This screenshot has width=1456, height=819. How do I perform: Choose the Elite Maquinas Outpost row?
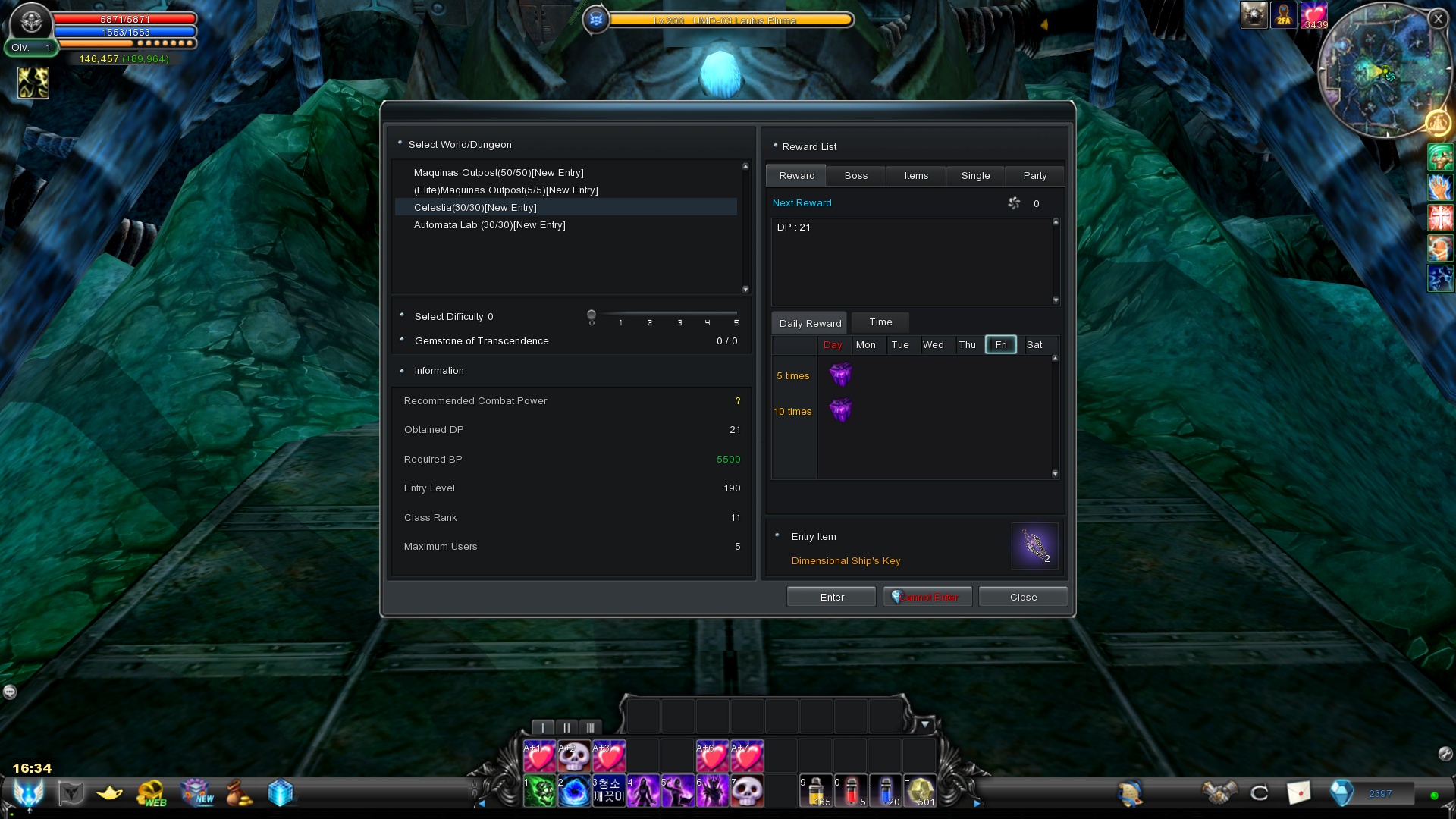(506, 190)
